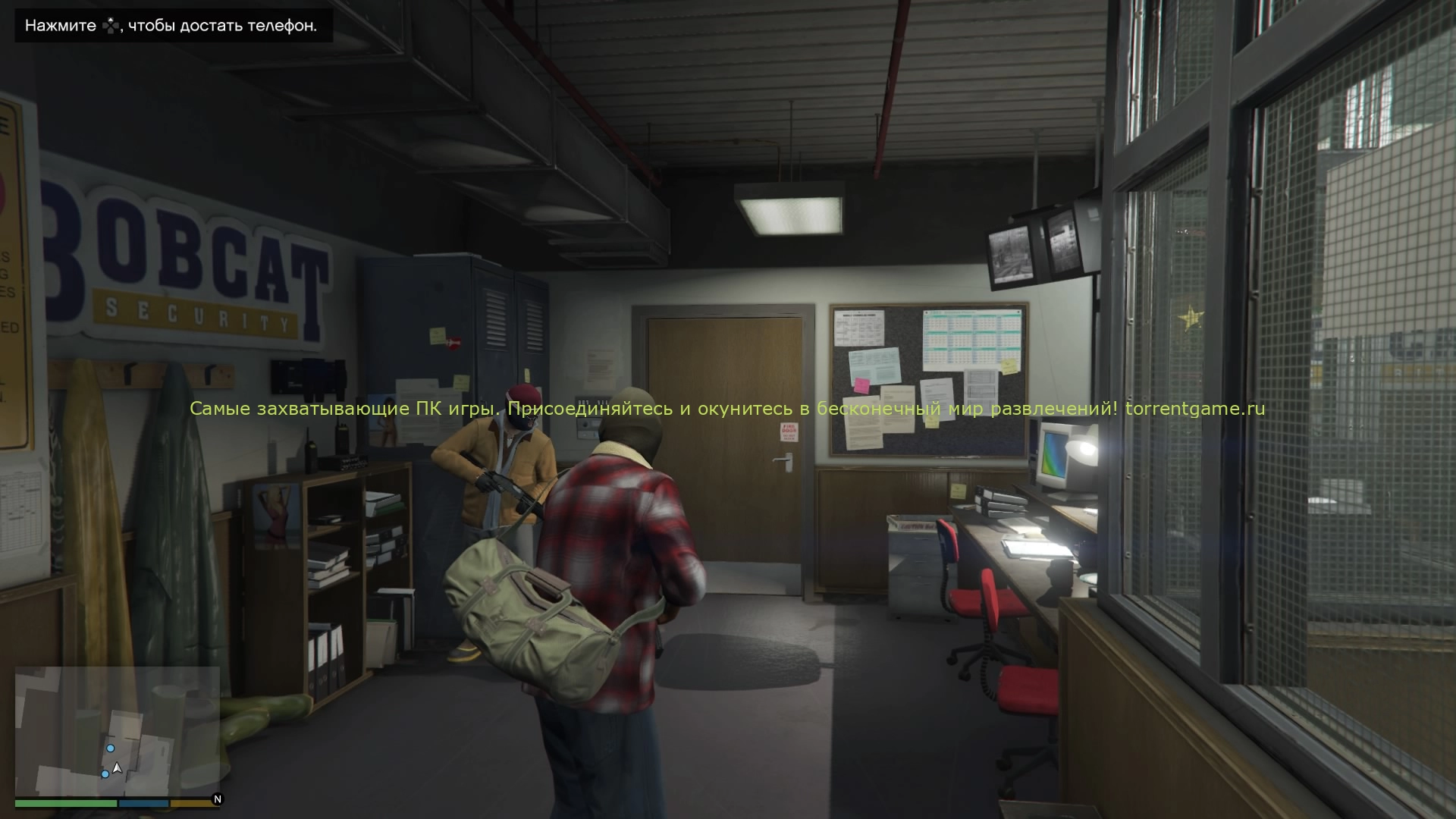The height and width of the screenshot is (819, 1456).
Task: Click the minimap in the corner
Action: pyautogui.click(x=118, y=731)
